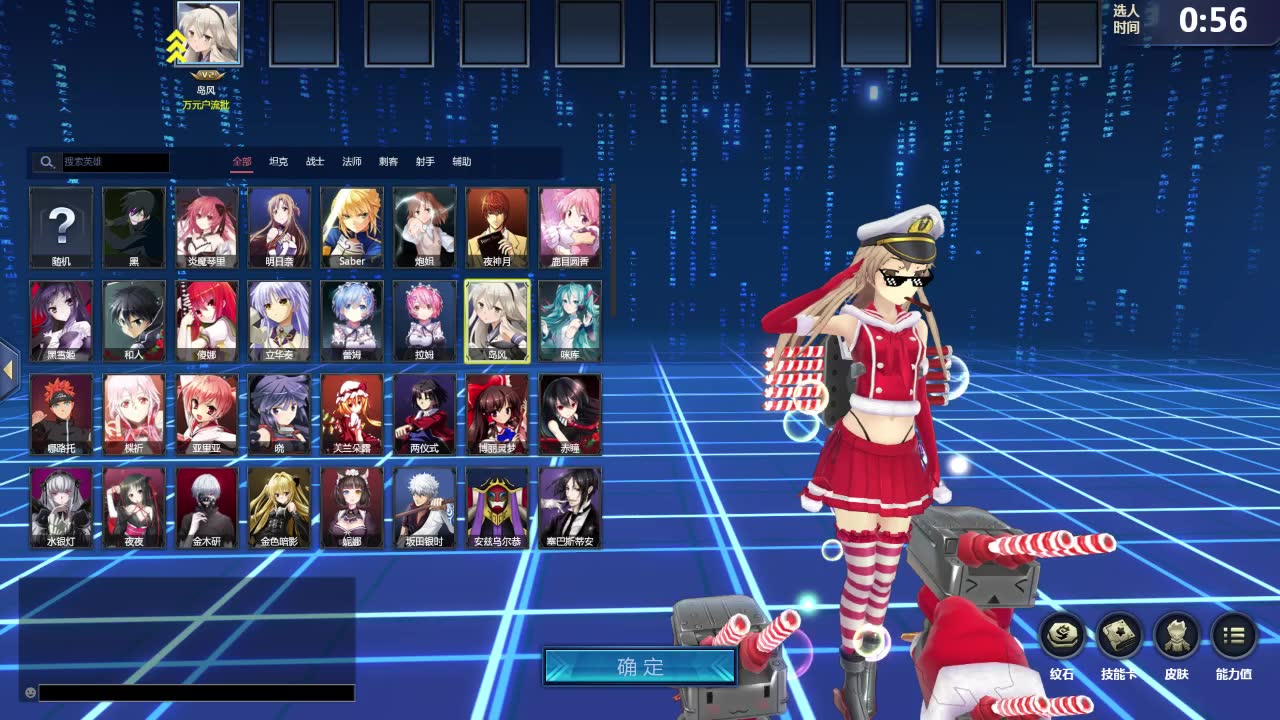Choose the random hero question-mark tile
This screenshot has width=1280, height=720.
tap(62, 227)
